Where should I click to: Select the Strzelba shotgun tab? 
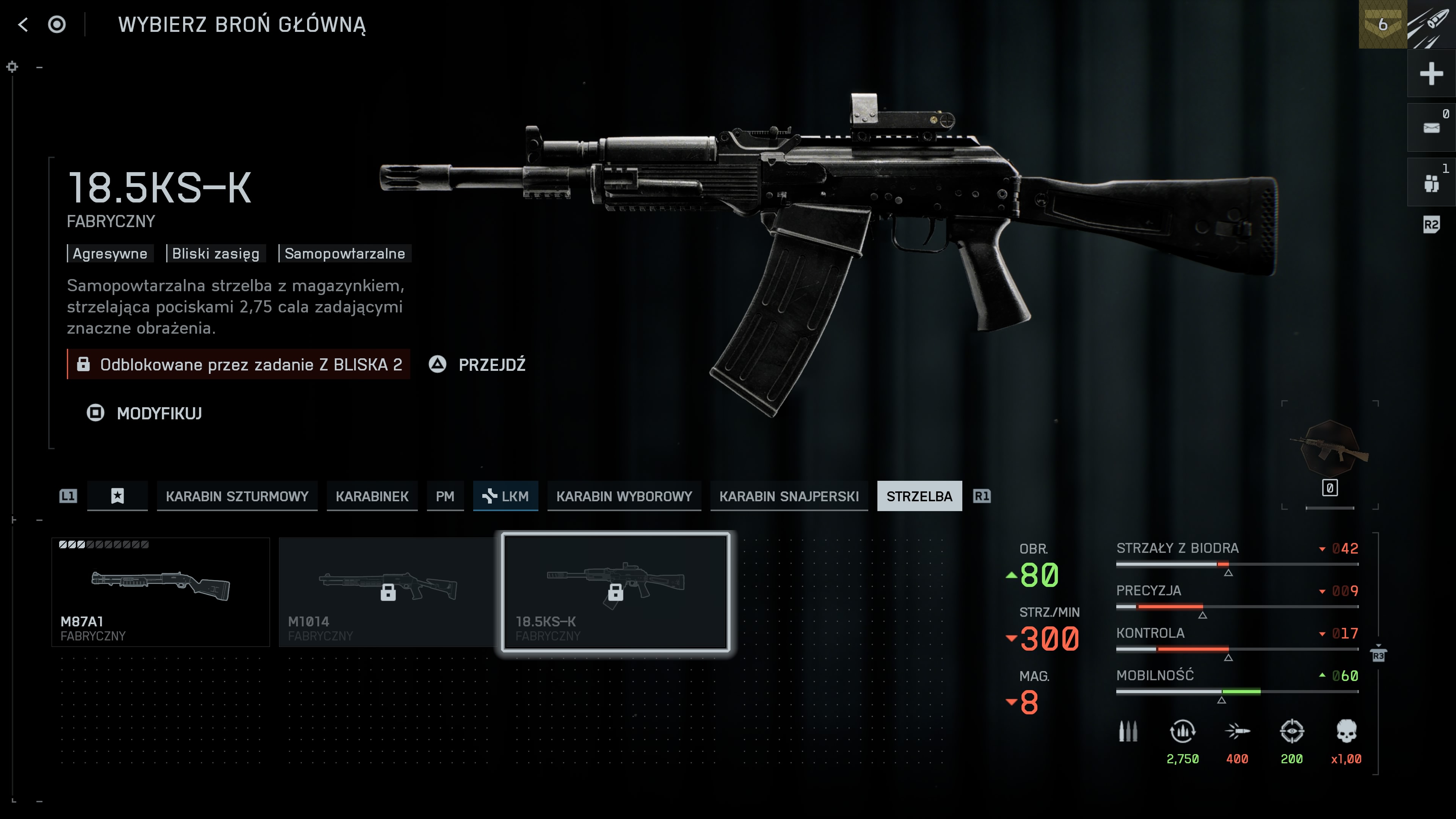(x=919, y=496)
